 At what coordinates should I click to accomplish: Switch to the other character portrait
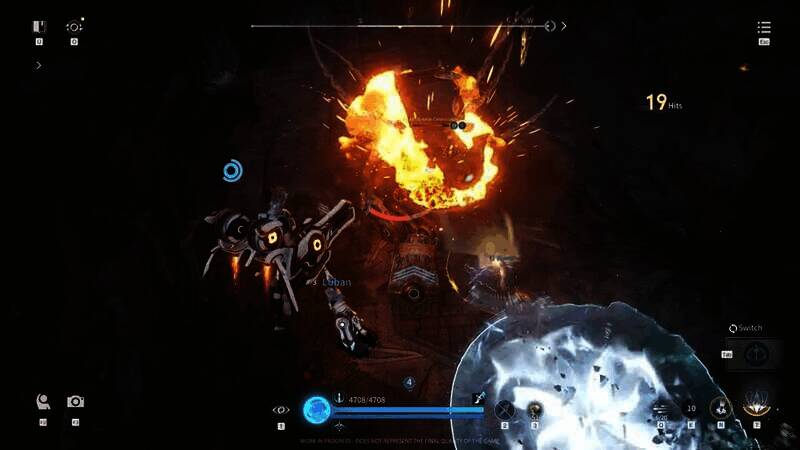coord(756,354)
